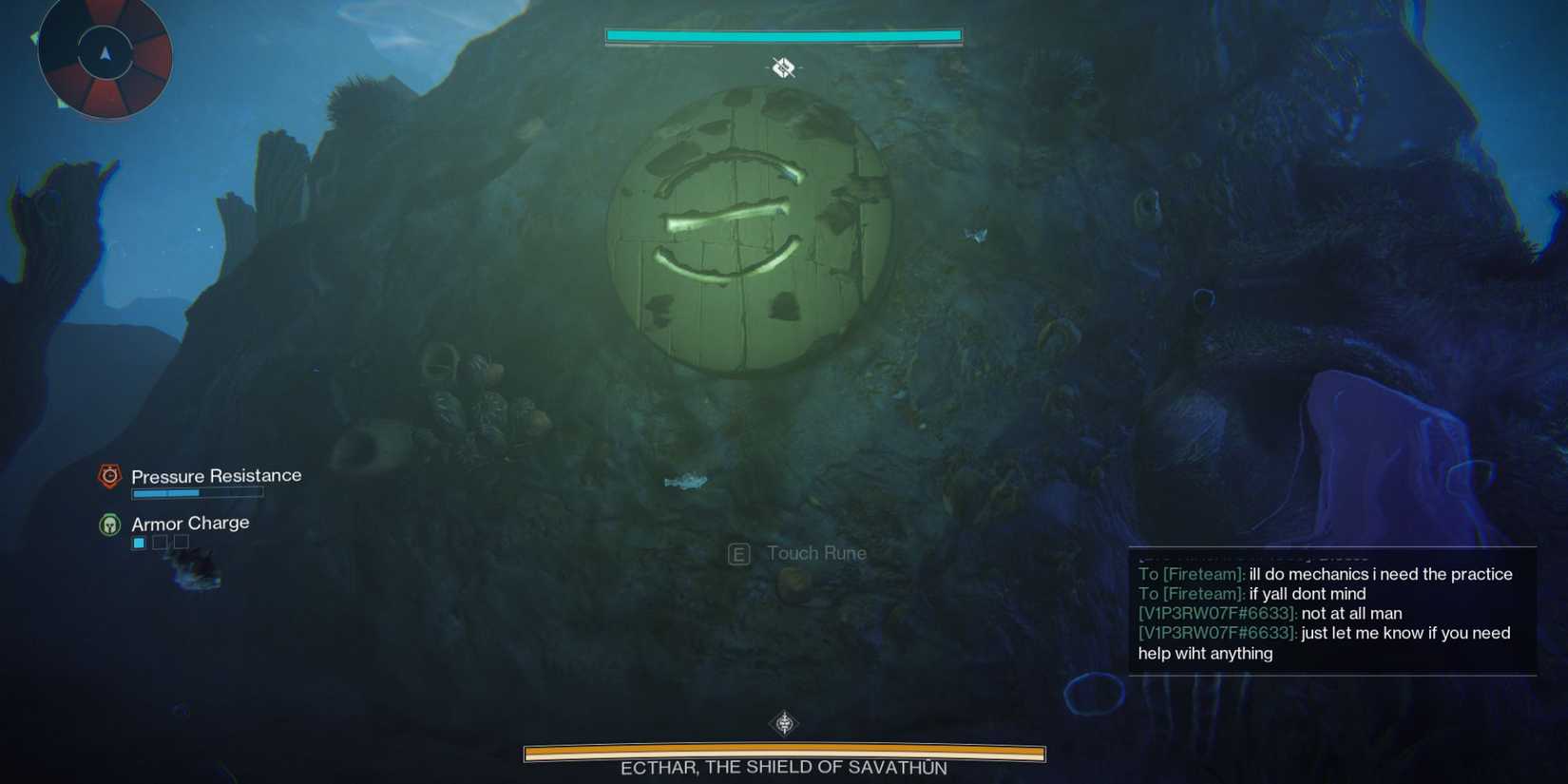Click the Hive sigil above the boss health bar
1568x784 pixels.
(x=782, y=722)
